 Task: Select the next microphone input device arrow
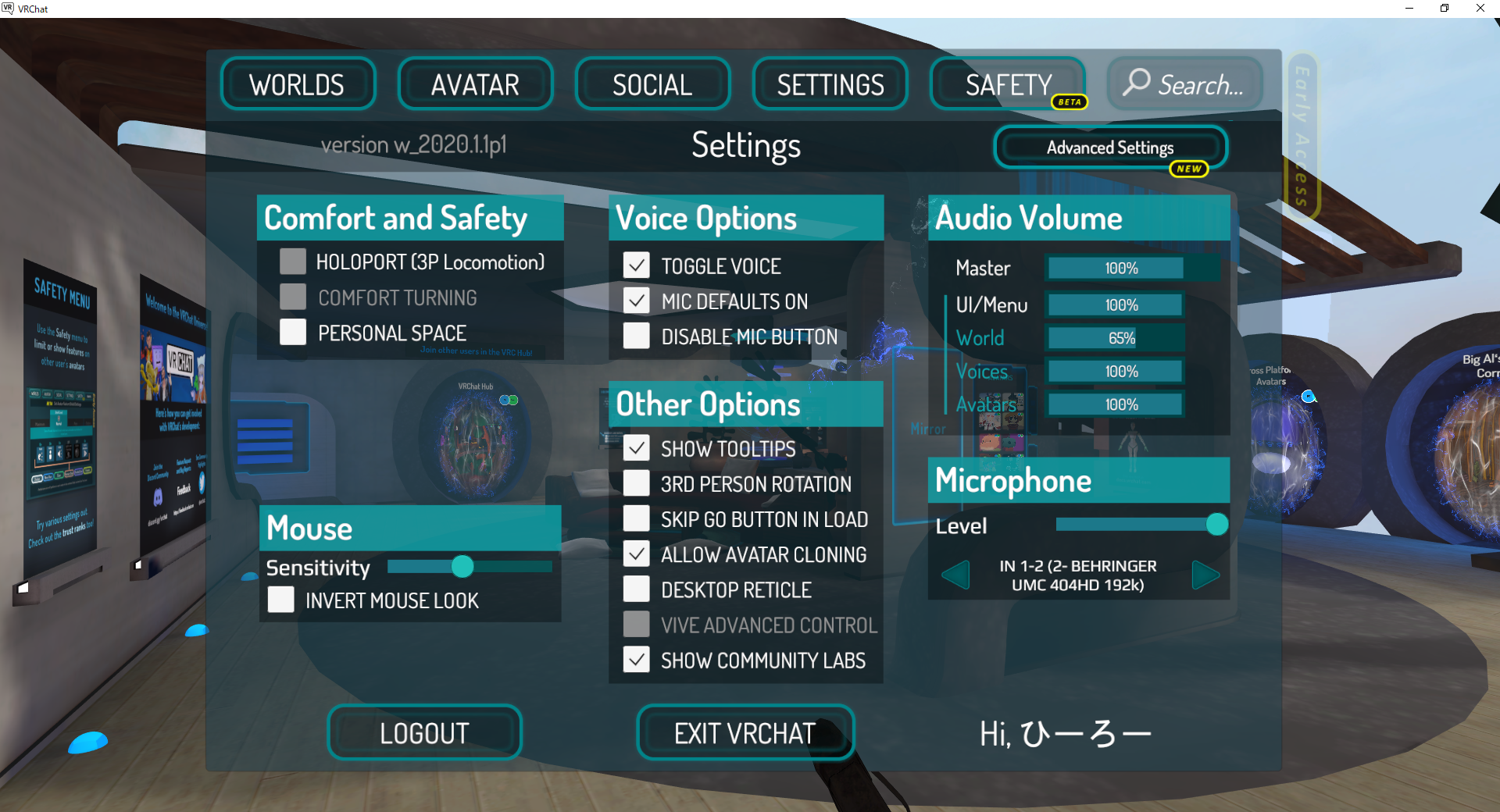(1205, 575)
